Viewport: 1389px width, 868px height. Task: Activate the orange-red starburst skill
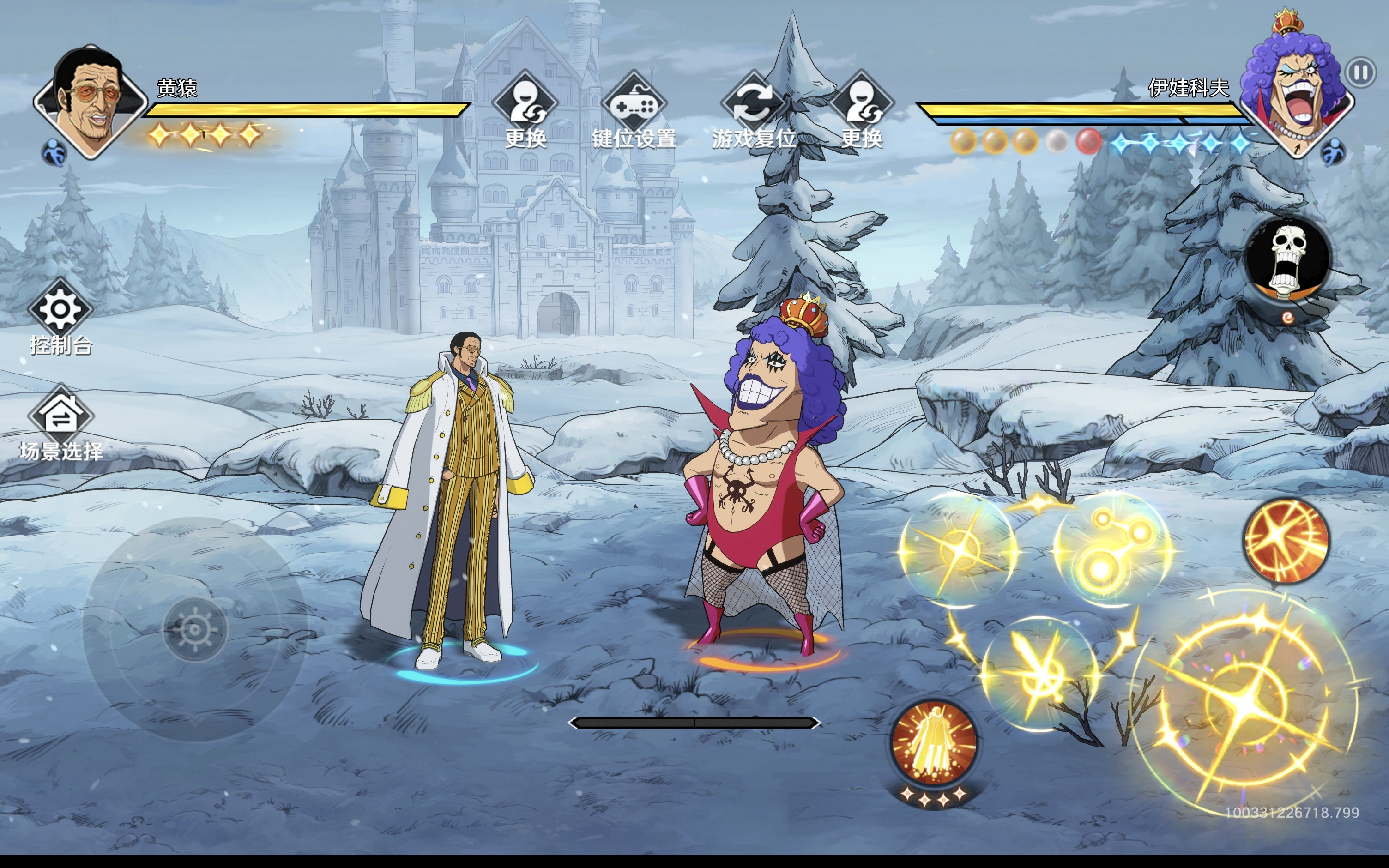click(1286, 540)
